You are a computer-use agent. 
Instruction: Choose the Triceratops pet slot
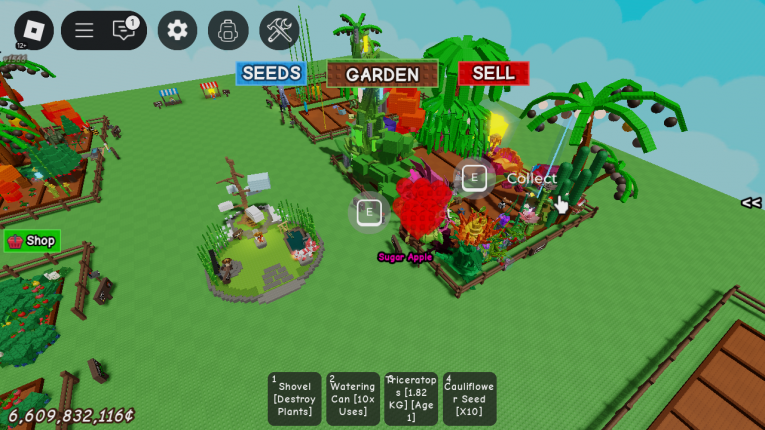411,398
